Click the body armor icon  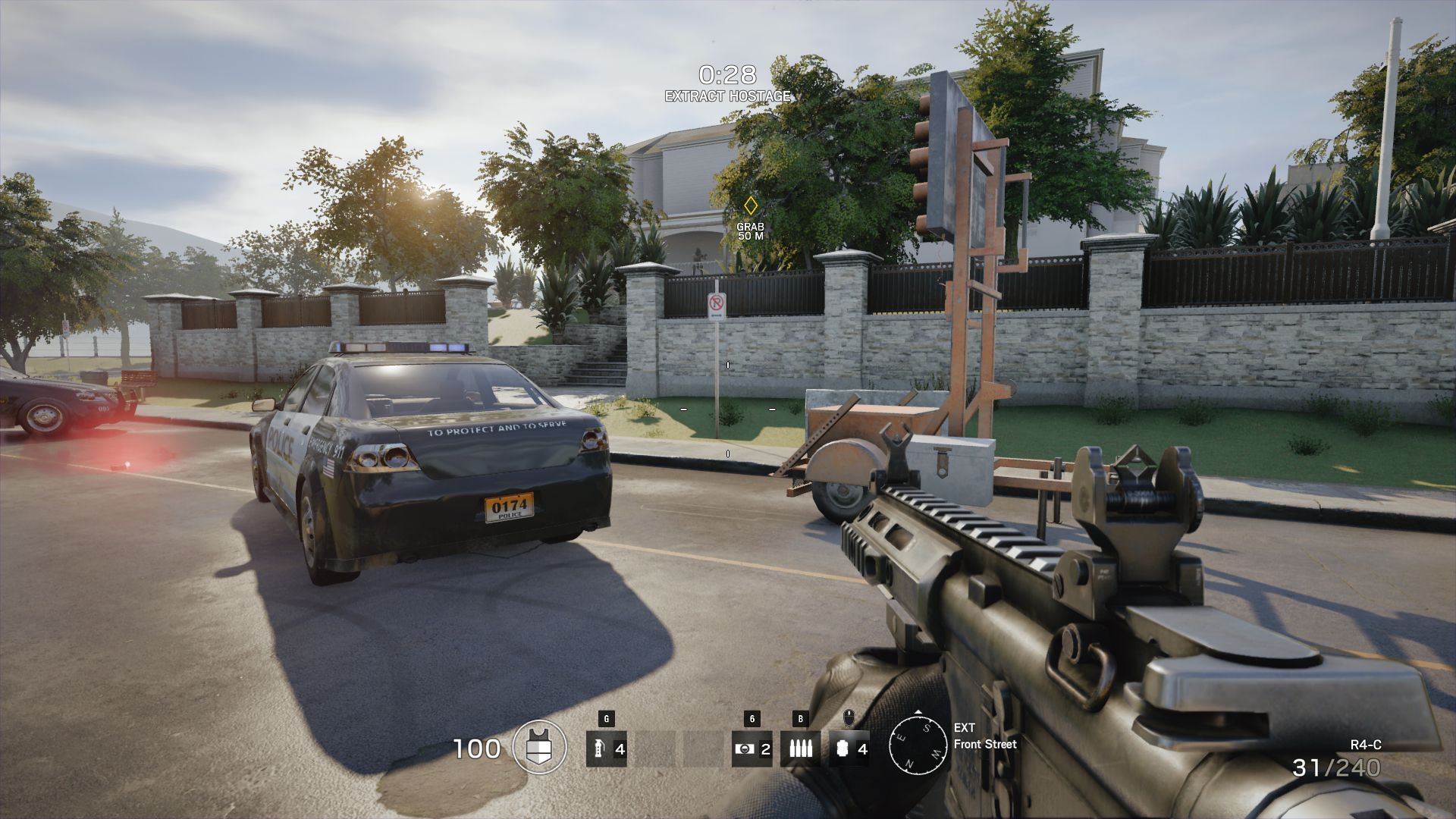pos(539,748)
